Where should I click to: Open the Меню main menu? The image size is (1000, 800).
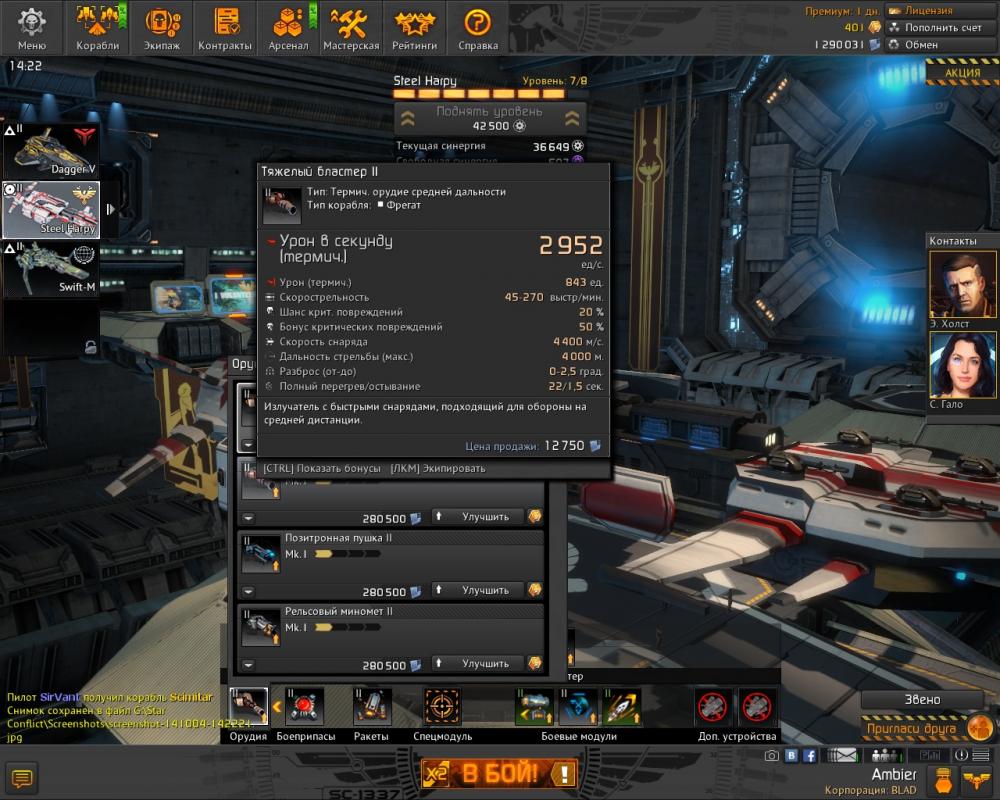click(31, 27)
